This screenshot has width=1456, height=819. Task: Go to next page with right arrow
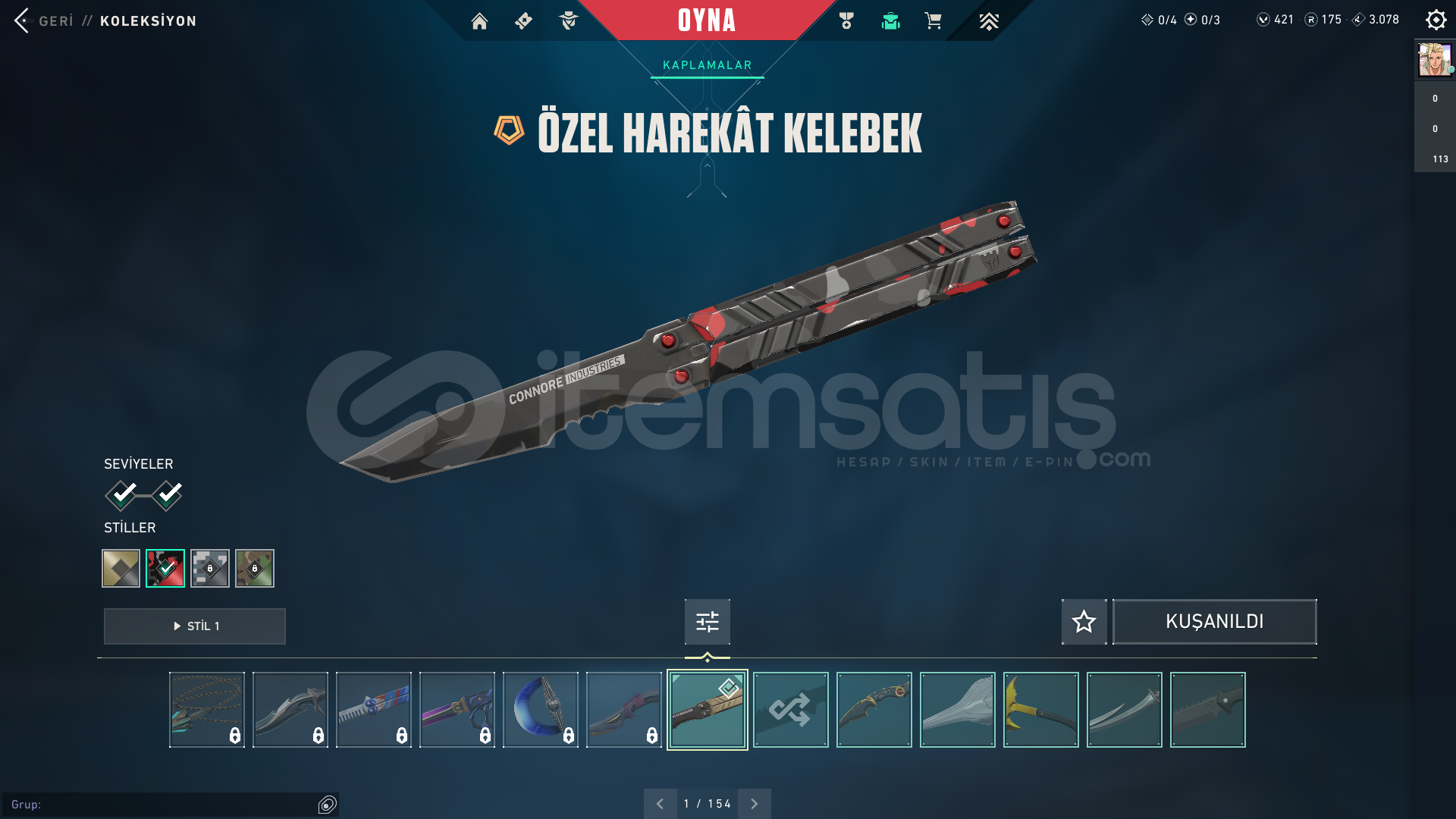point(754,803)
